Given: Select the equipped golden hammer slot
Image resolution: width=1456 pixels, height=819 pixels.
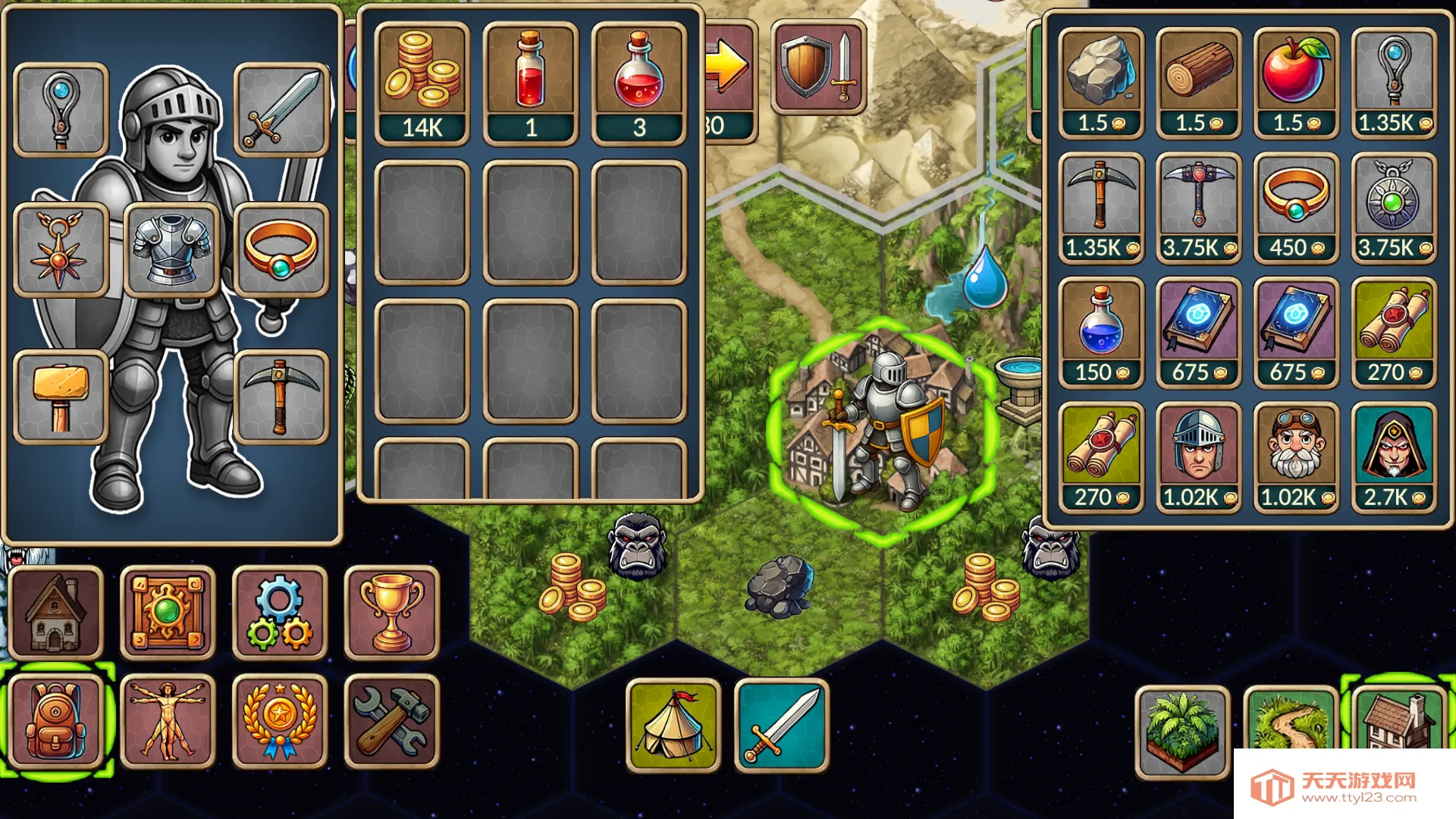Looking at the screenshot, I should [x=61, y=397].
